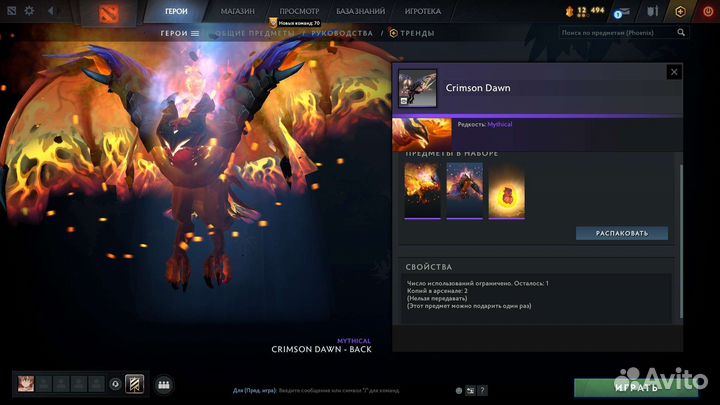Go to the БАЗА ЗНАНИЙ tab
The image size is (720, 405).
tap(362, 11)
